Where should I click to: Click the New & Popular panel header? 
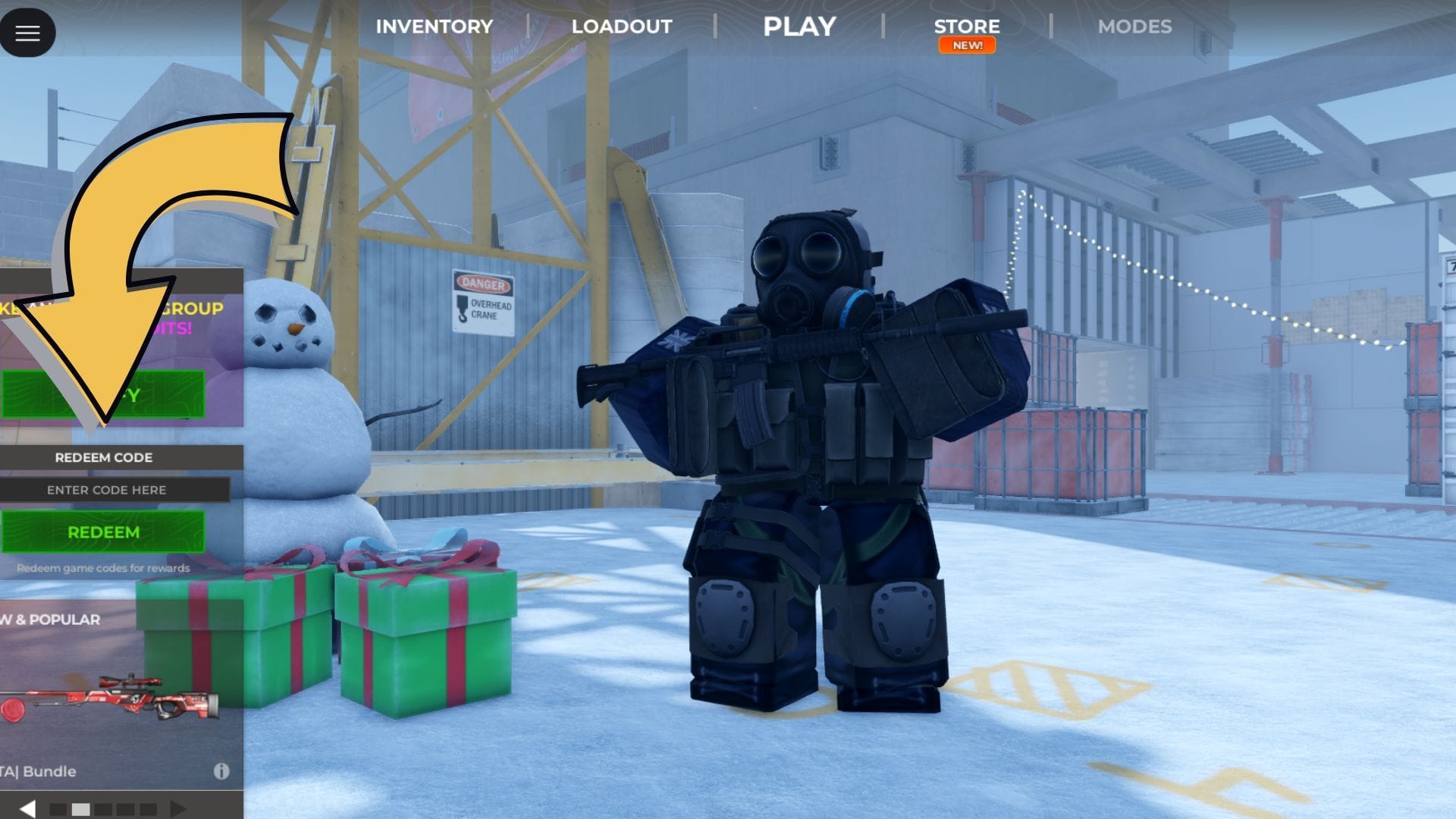click(x=49, y=619)
